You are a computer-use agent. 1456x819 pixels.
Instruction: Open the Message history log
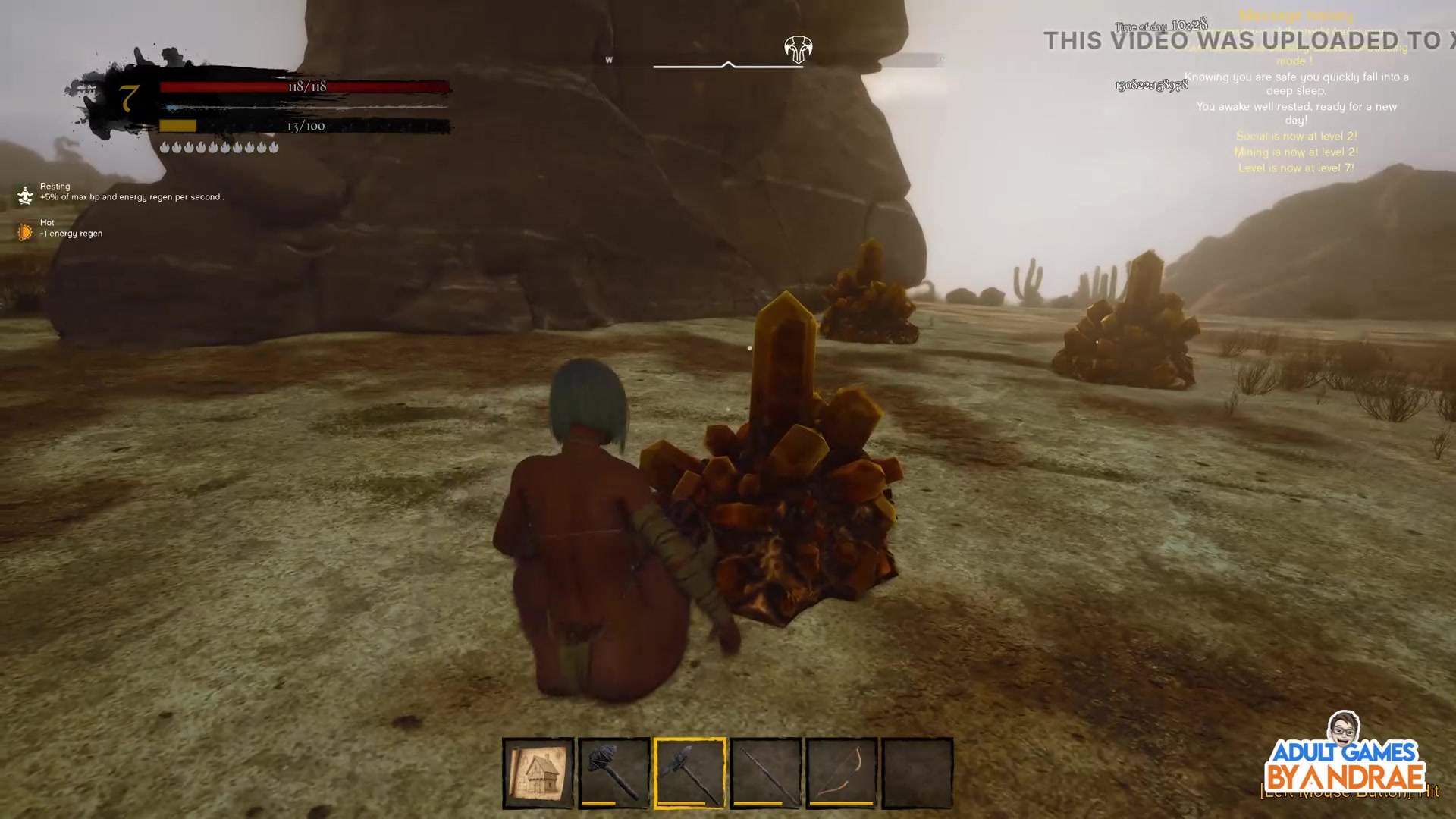(x=1295, y=15)
